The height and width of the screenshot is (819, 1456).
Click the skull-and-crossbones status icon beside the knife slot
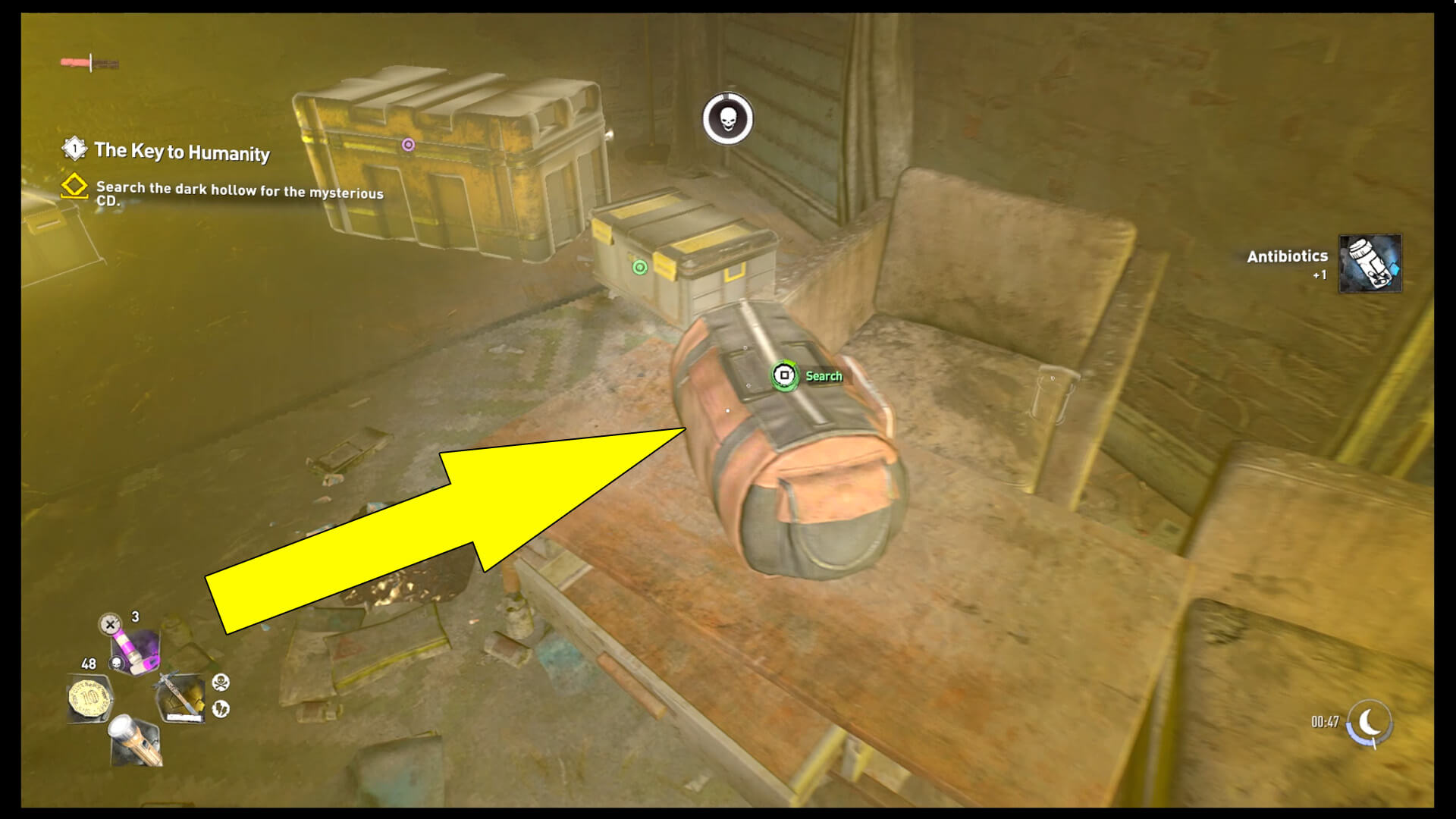[x=222, y=682]
